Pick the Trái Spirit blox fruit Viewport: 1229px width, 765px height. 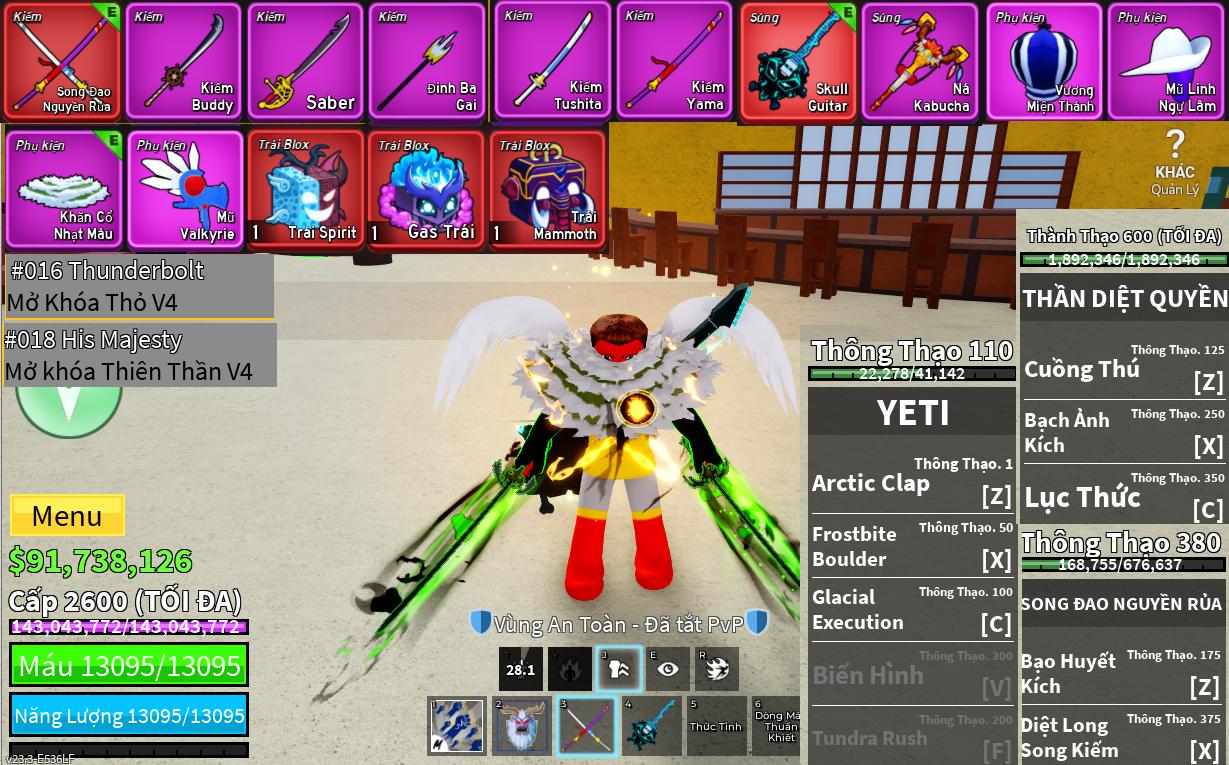point(306,190)
